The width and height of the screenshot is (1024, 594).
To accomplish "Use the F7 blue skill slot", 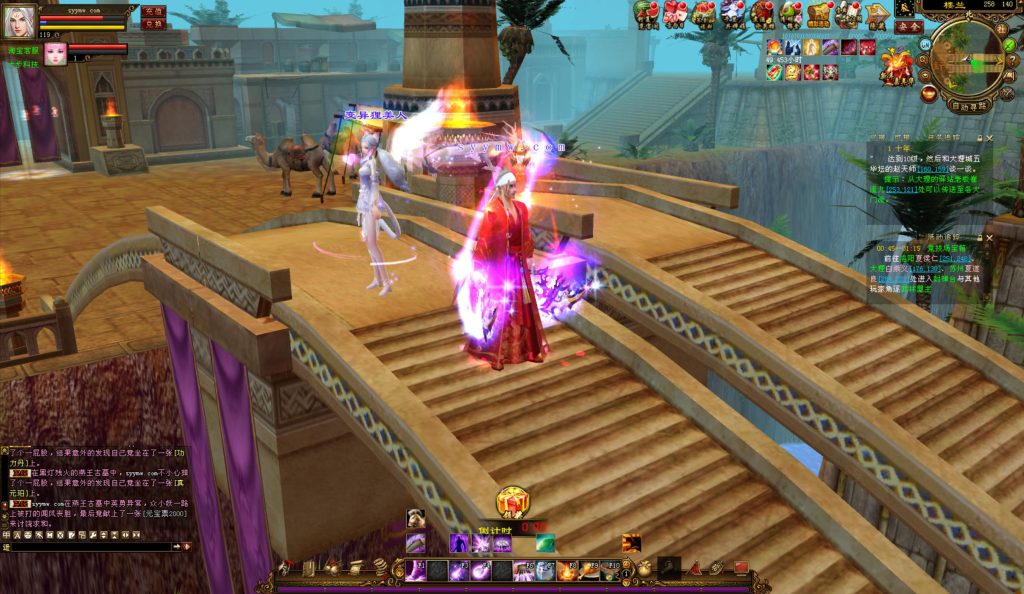I will click(545, 571).
